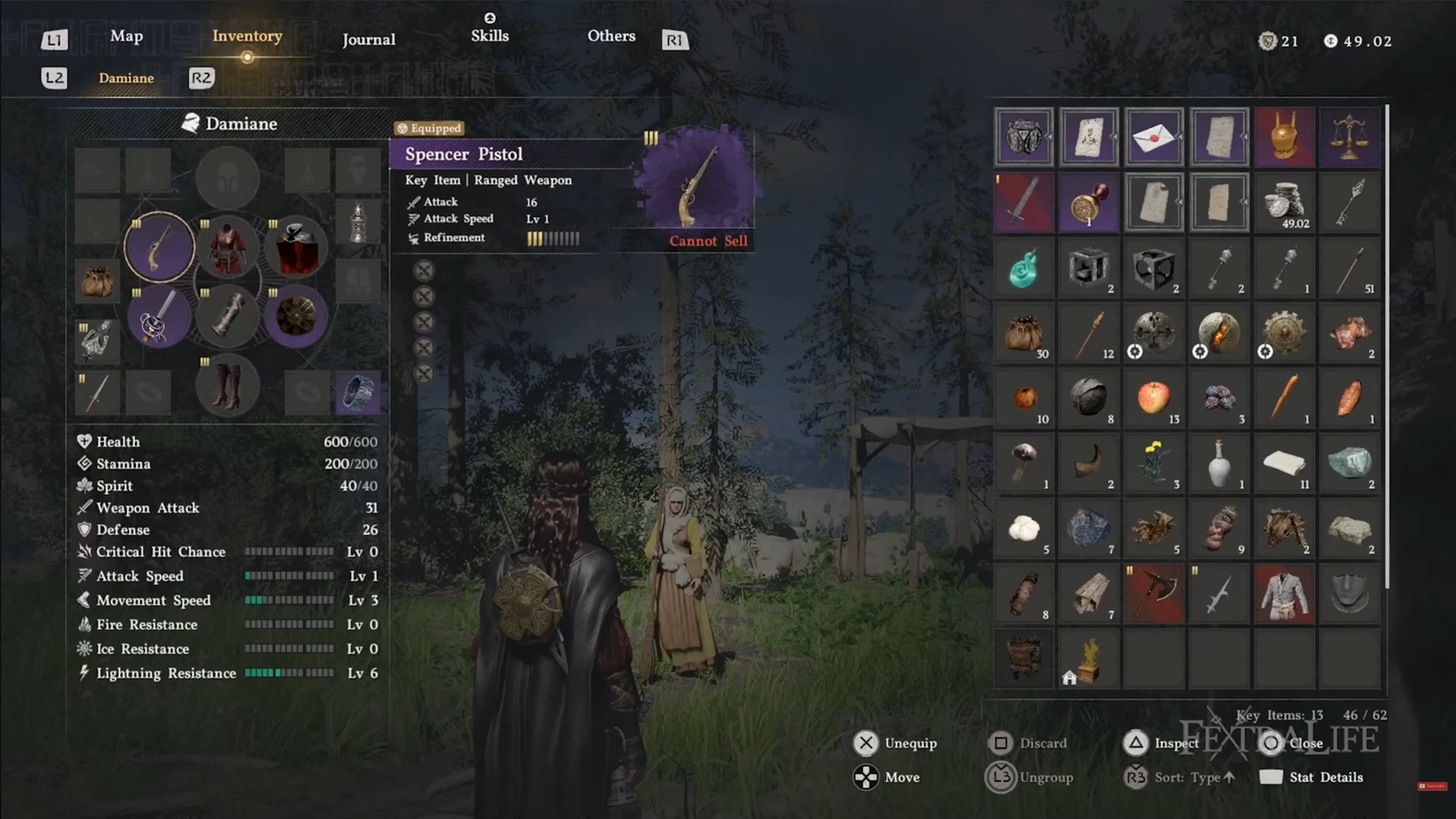Screen dimensions: 1456x819
Task: Click the sealed letter with red wax
Action: click(x=1153, y=137)
